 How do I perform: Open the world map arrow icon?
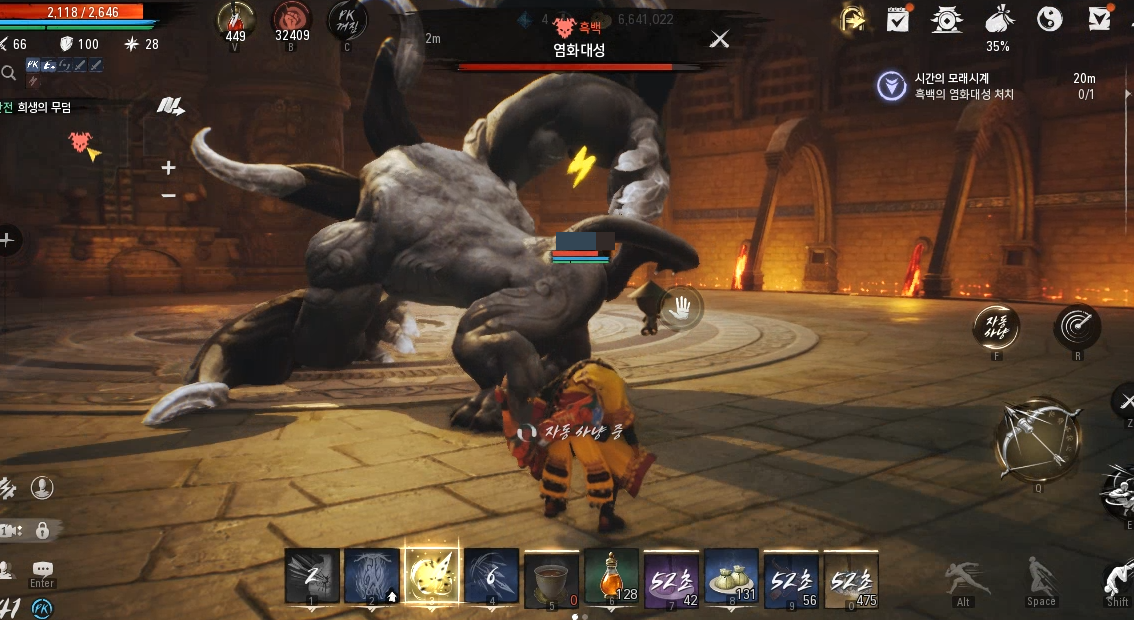point(170,106)
